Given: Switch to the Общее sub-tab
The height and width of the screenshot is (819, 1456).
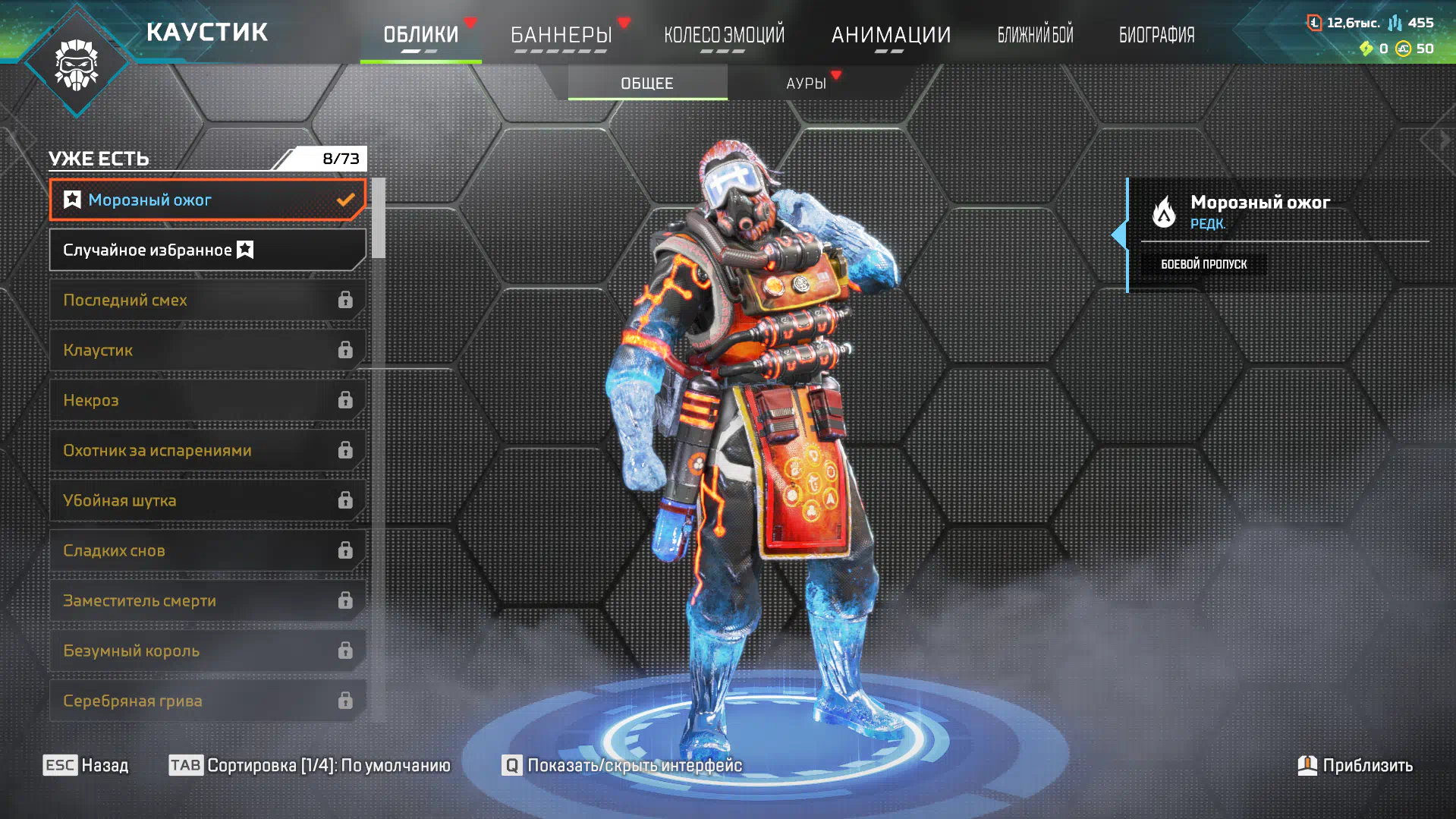Looking at the screenshot, I should pyautogui.click(x=647, y=83).
